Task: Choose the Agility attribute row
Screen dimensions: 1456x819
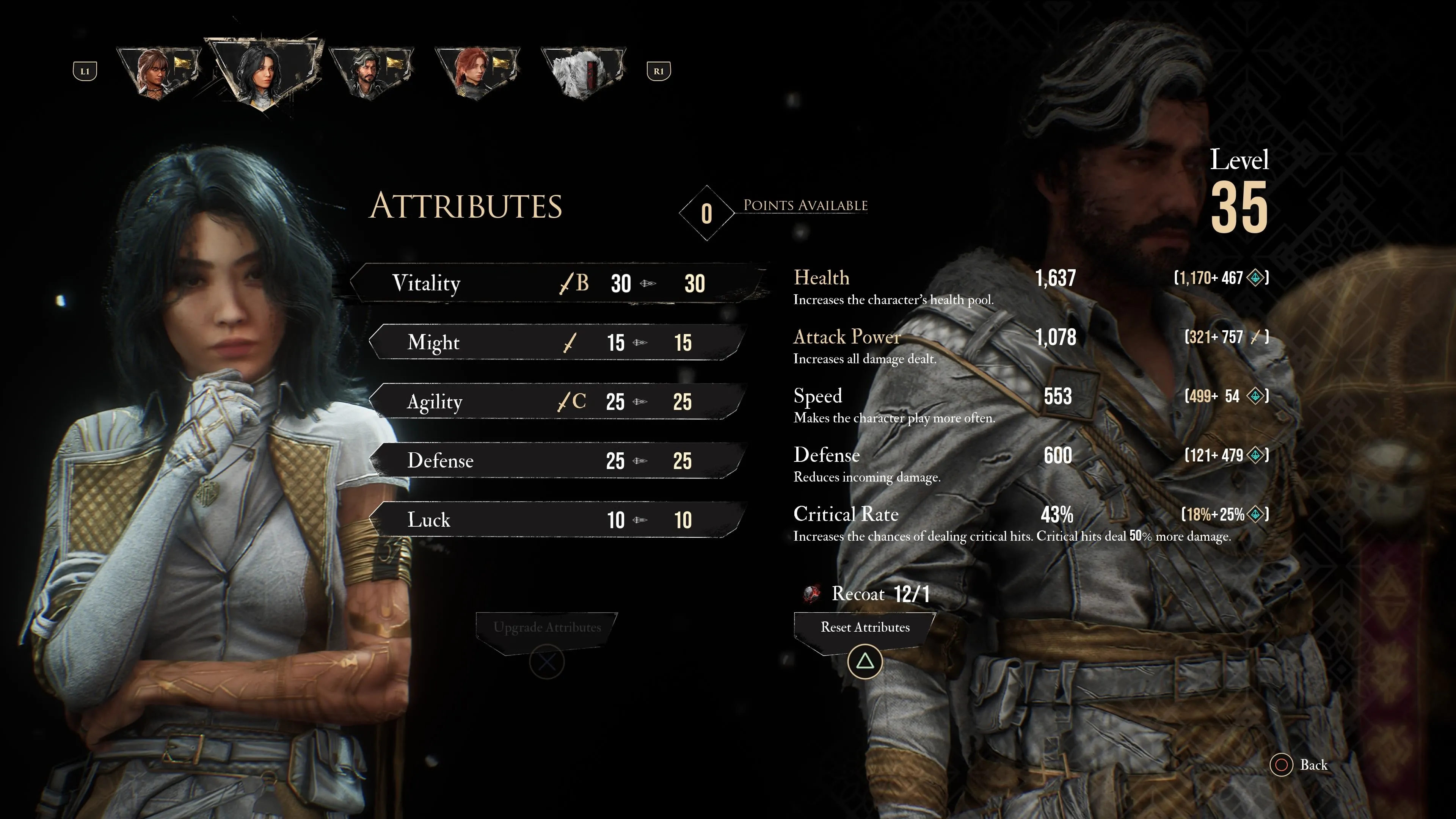Action: click(557, 402)
